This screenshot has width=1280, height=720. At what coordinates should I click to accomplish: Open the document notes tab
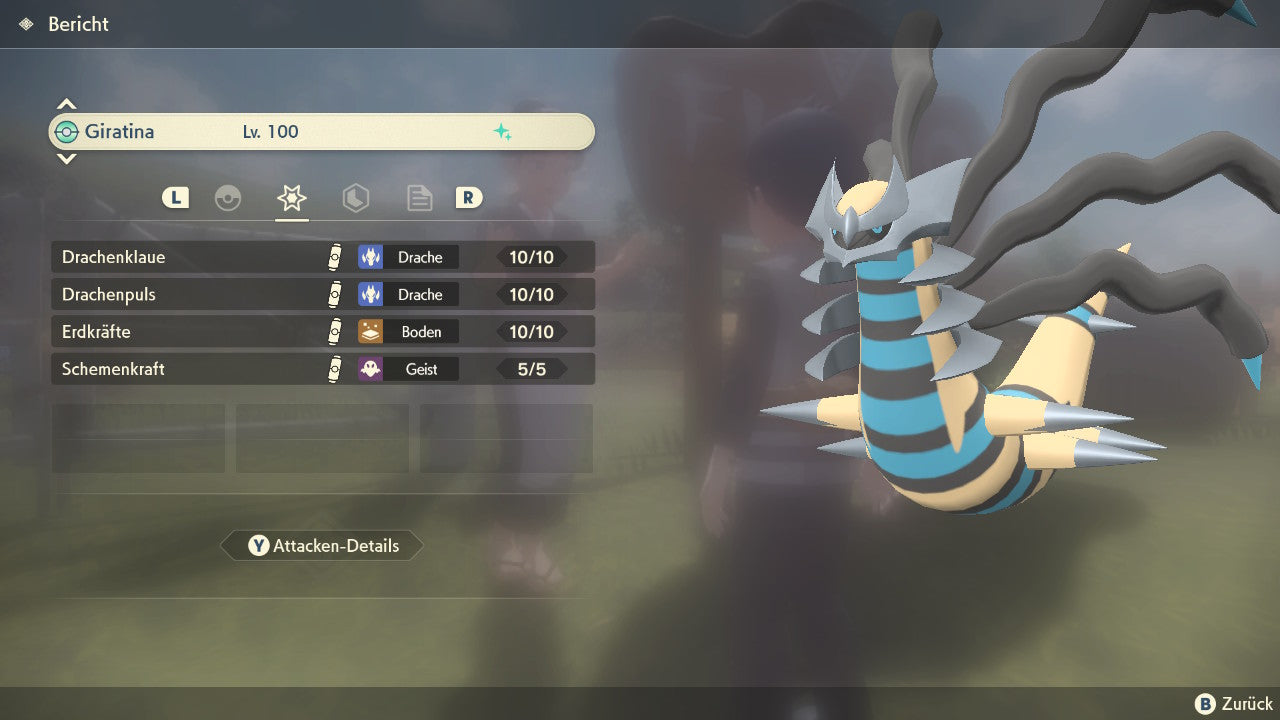coord(419,198)
